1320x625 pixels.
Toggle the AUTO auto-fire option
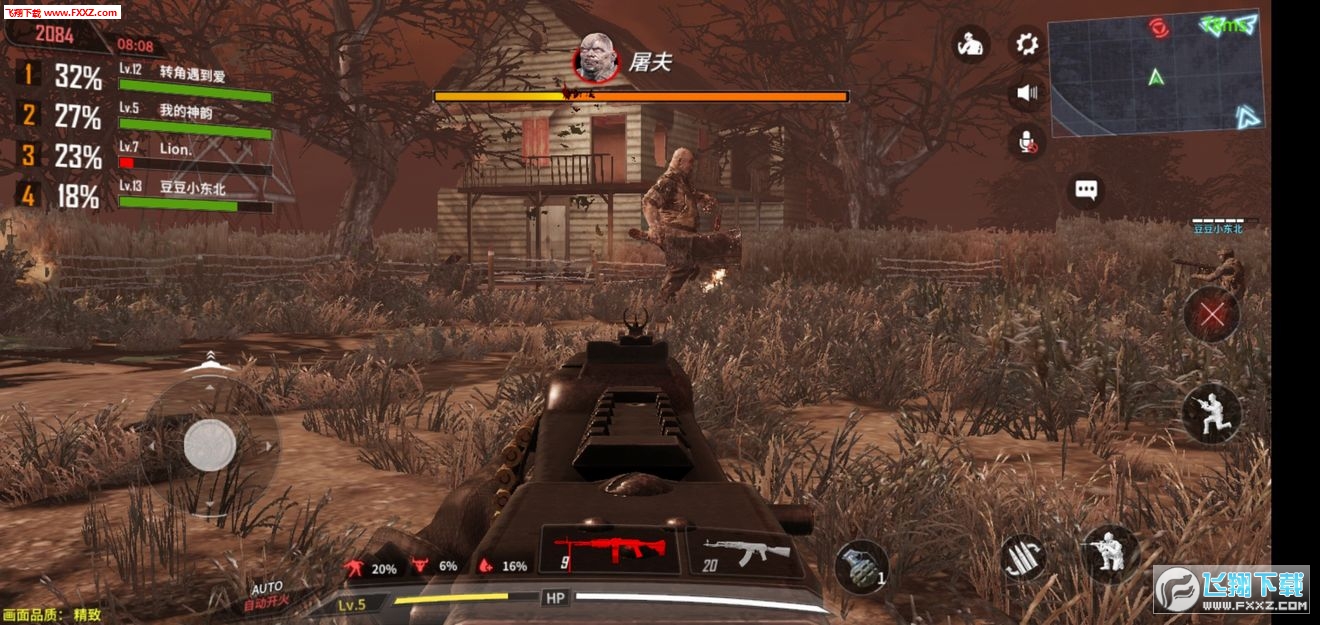pos(267,595)
